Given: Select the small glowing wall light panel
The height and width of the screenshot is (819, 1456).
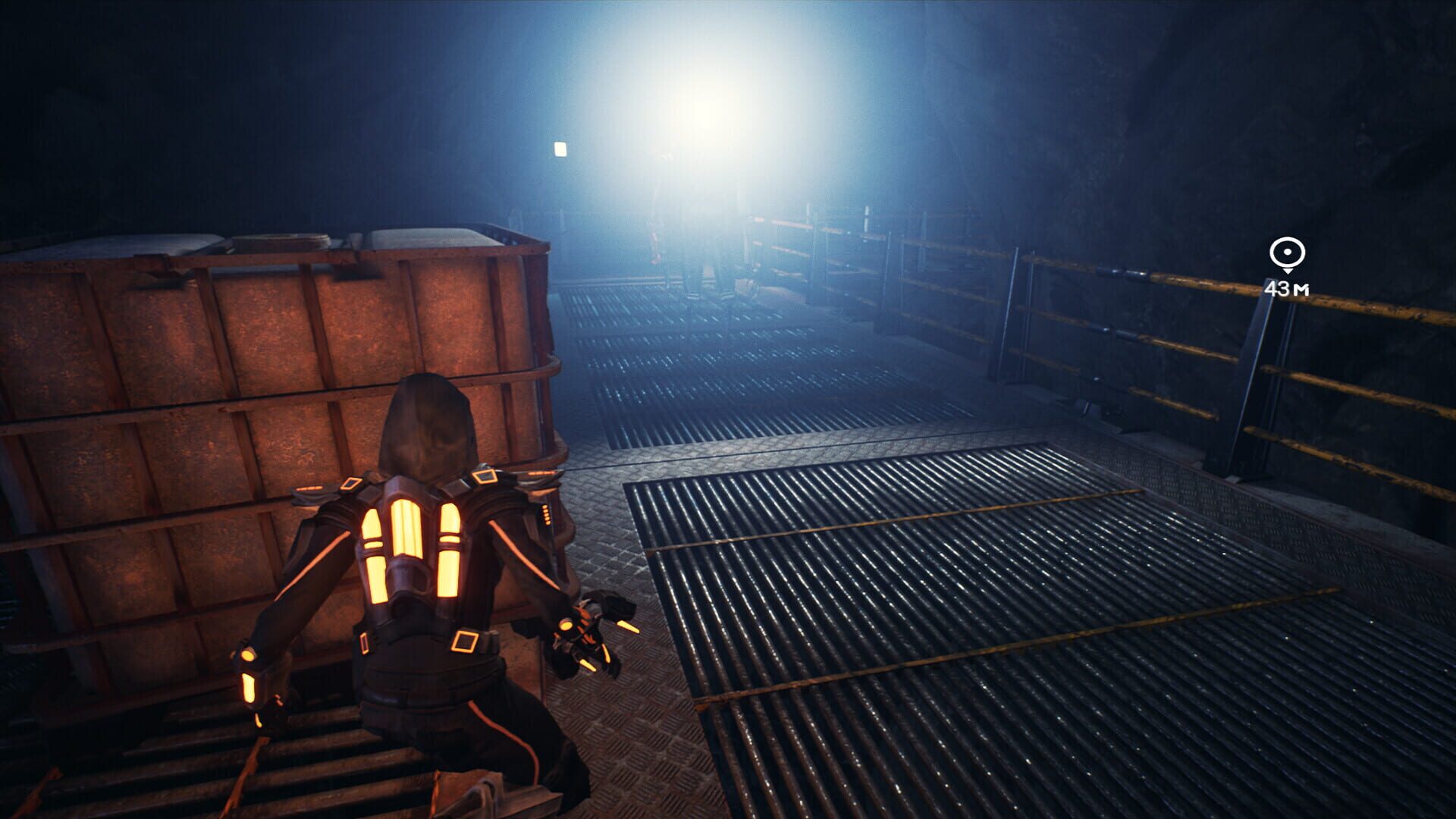Looking at the screenshot, I should point(559,149).
